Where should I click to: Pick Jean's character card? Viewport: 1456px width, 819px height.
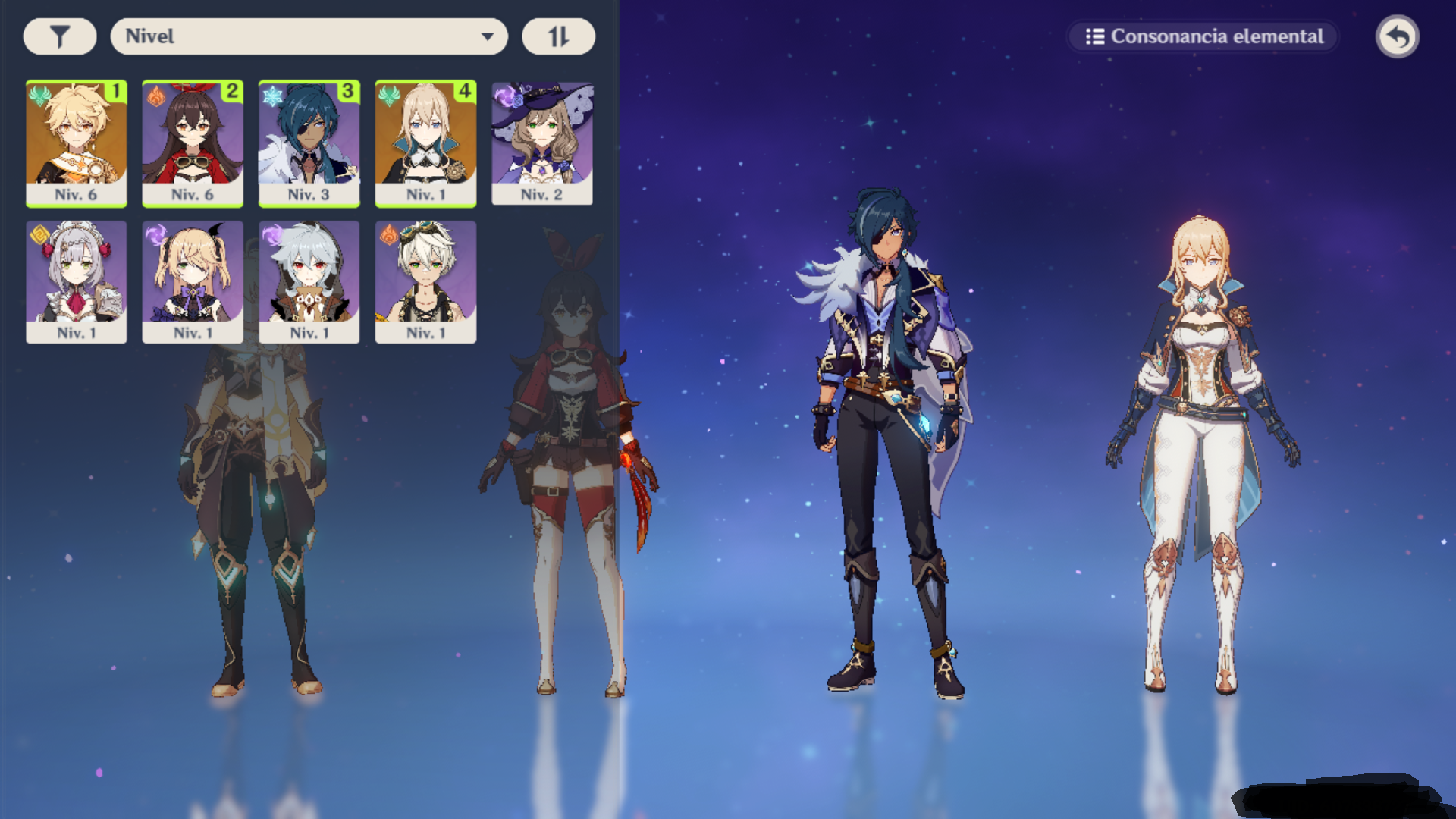[425, 143]
